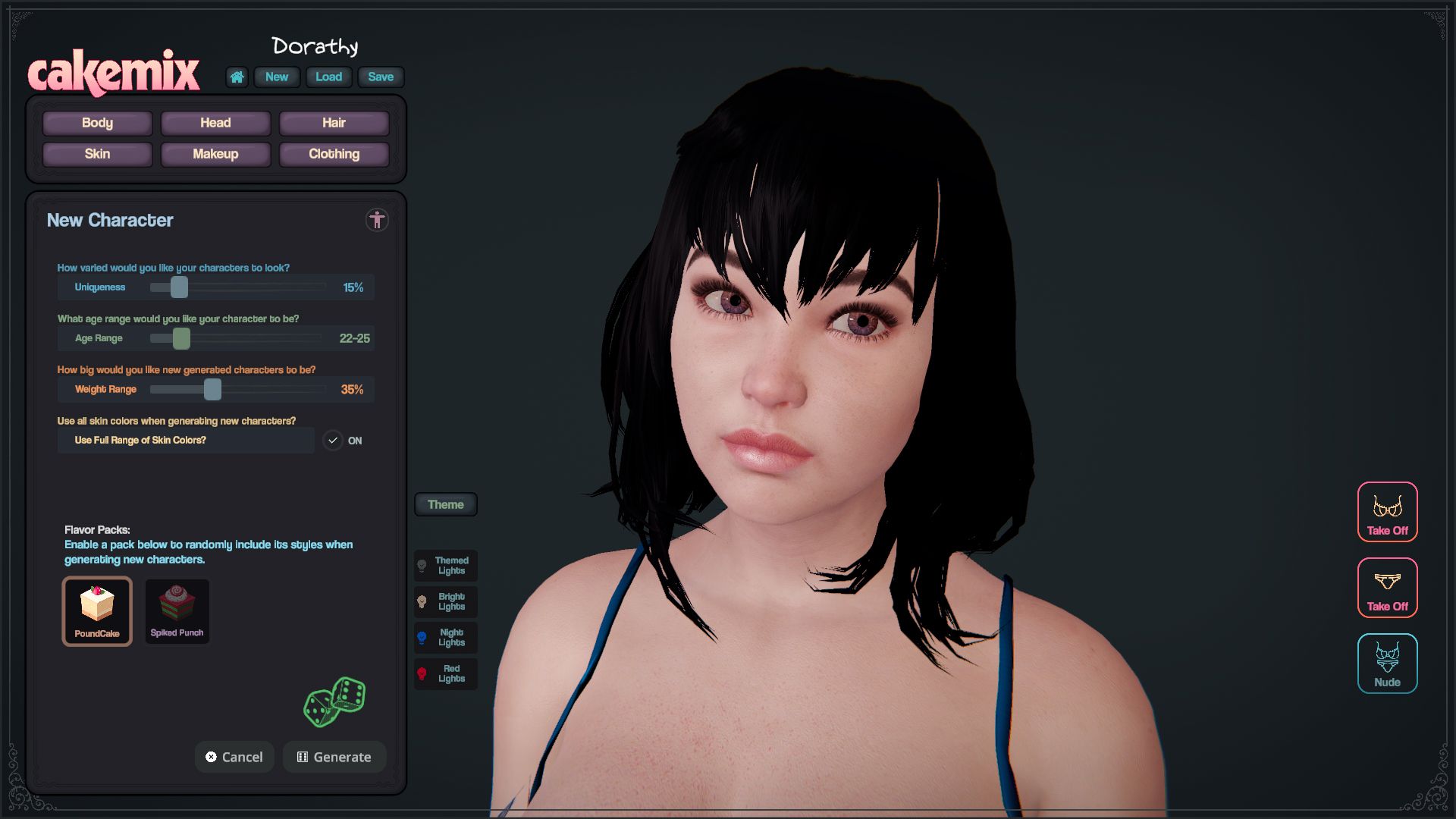Viewport: 1456px width, 819px height.
Task: Open the Hair customization section
Action: 334,123
